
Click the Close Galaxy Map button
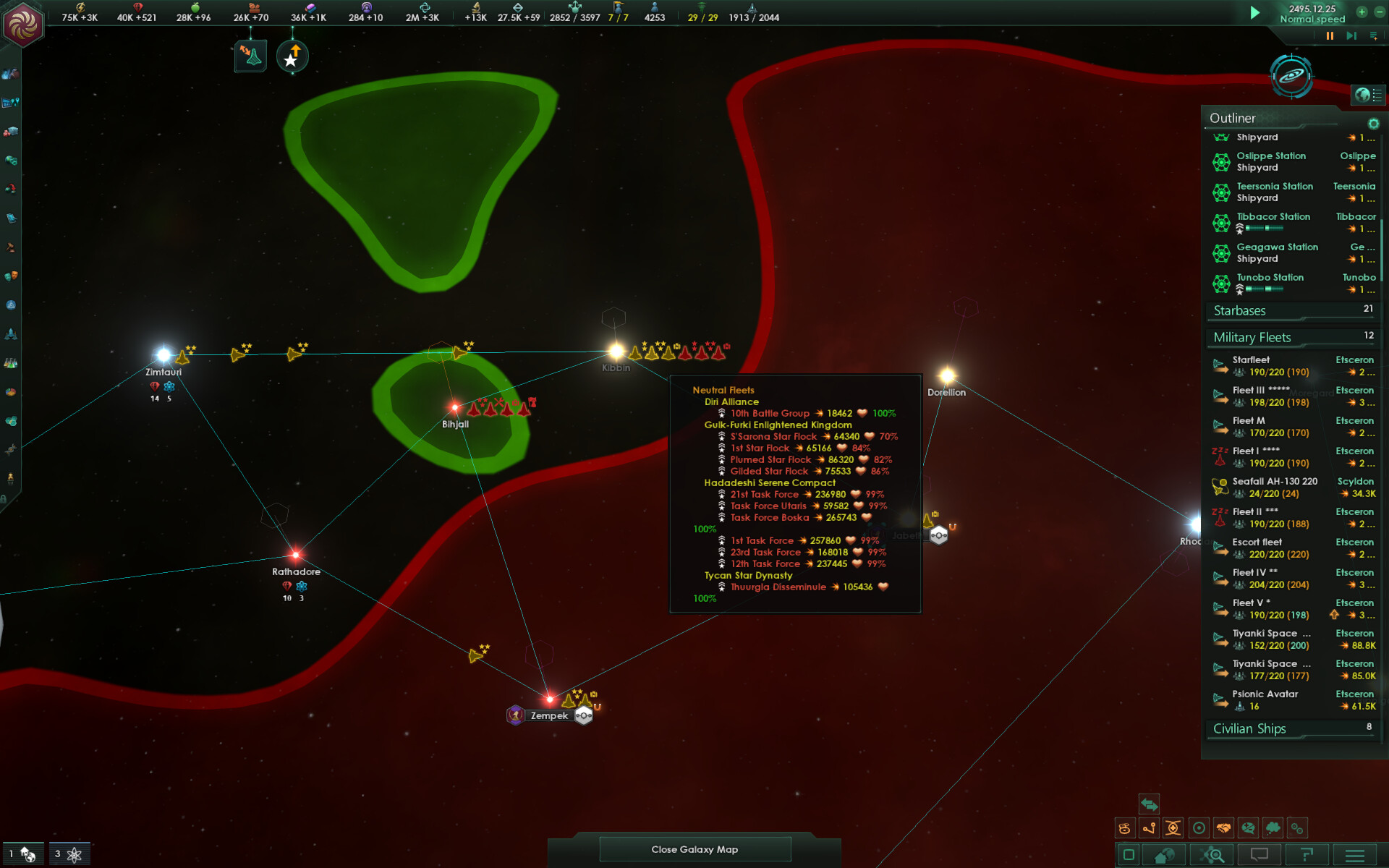click(694, 848)
